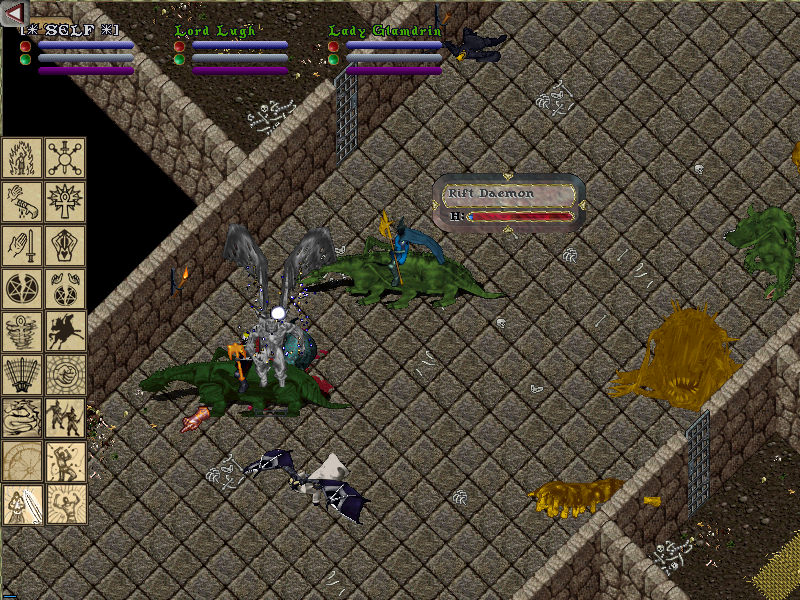Screen dimensions: 800x600
Task: Select Lord Lugh's party status bar
Action: point(232,50)
